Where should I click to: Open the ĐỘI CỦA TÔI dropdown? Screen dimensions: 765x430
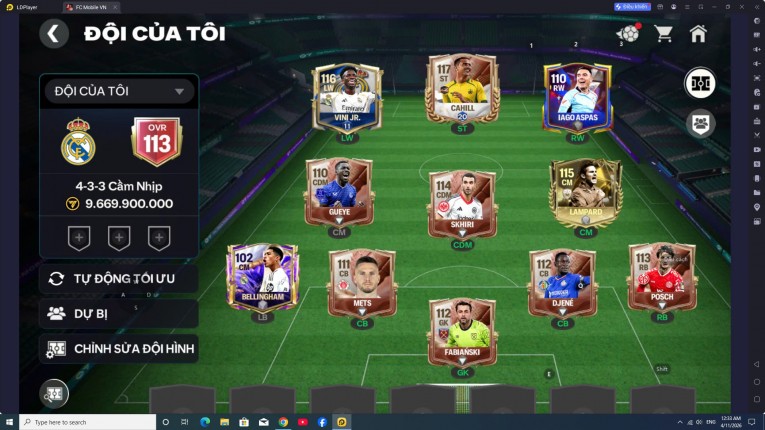[118, 91]
